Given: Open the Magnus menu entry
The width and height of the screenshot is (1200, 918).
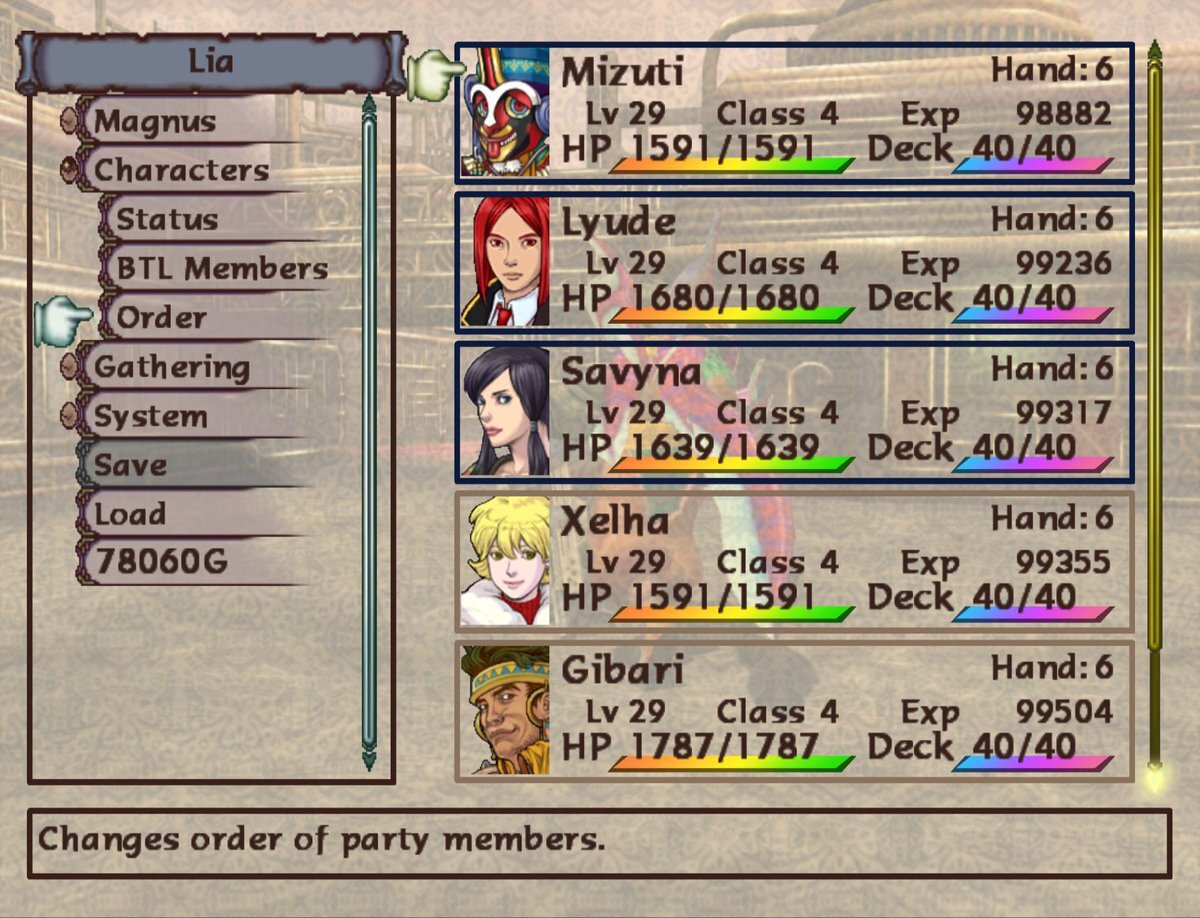Looking at the screenshot, I should pos(155,122).
